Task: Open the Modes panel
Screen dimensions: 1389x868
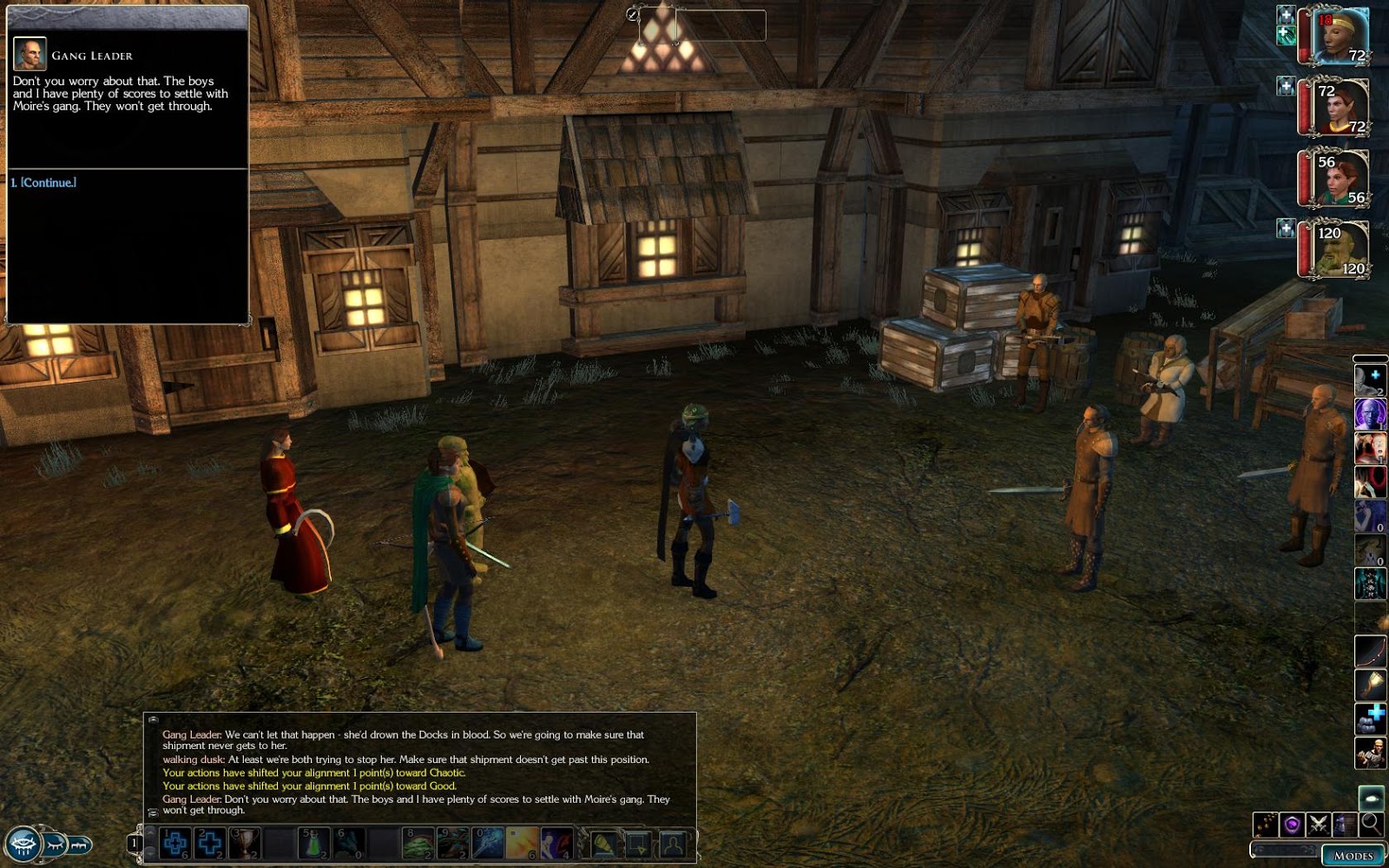Action: pos(1353,855)
